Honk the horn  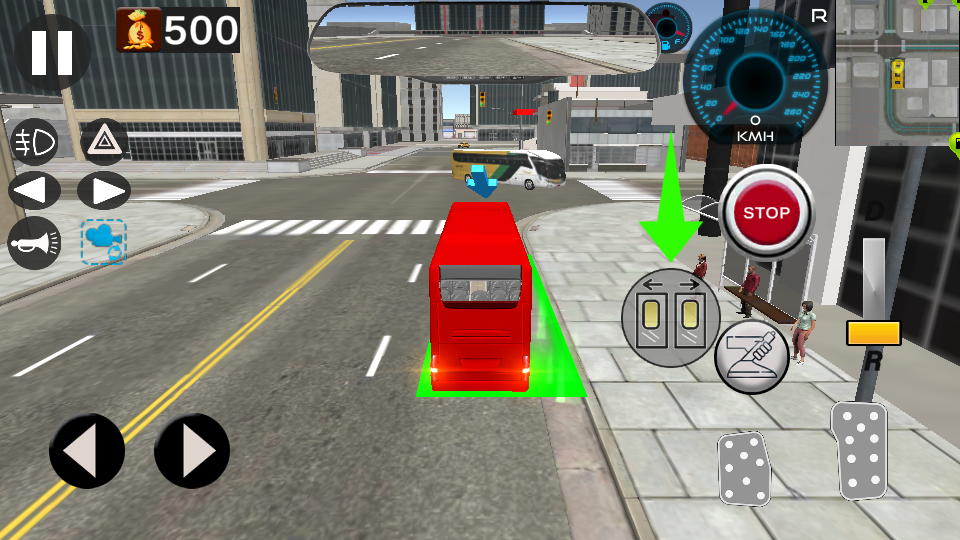click(34, 241)
